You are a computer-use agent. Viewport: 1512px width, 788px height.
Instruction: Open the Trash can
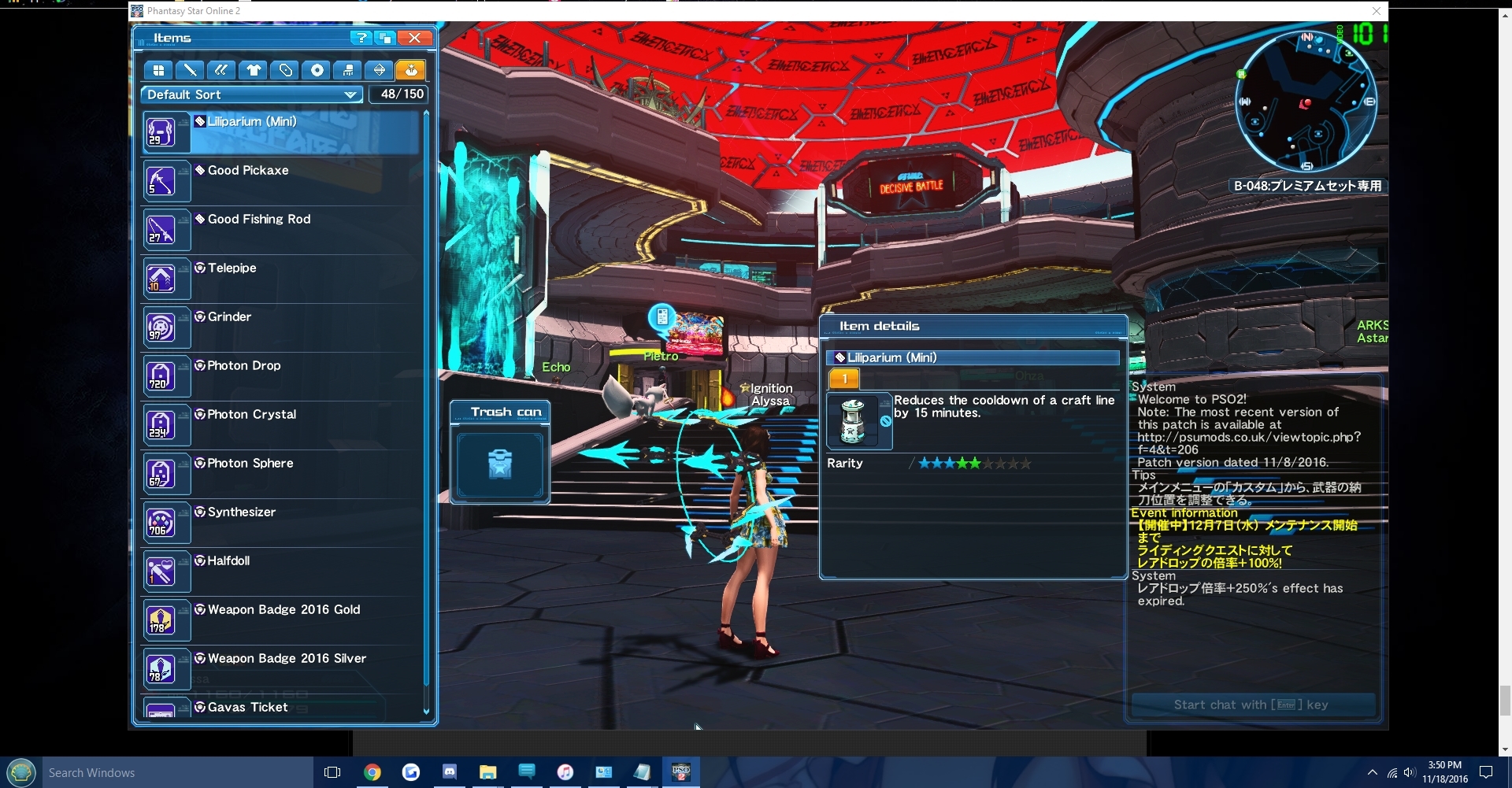point(499,464)
